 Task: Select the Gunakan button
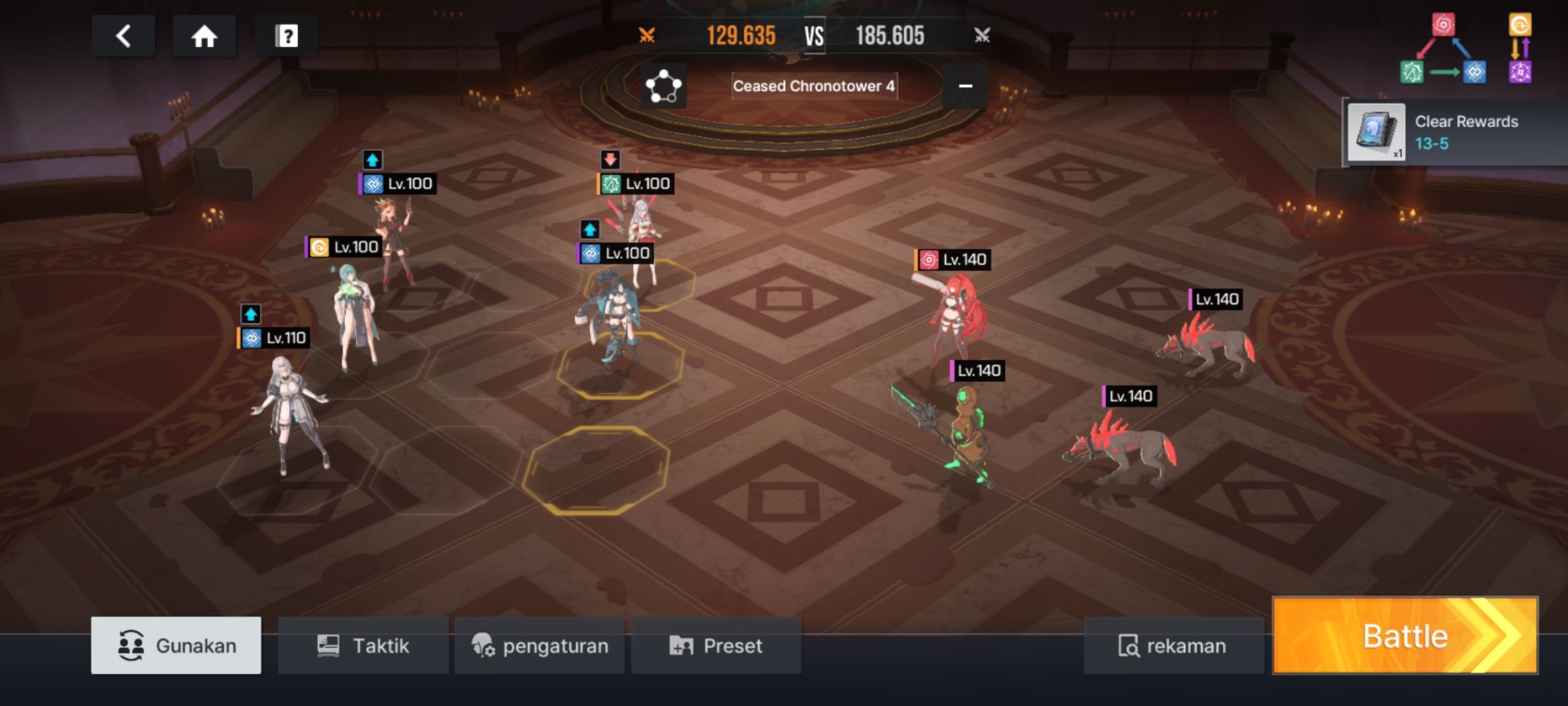pyautogui.click(x=176, y=646)
